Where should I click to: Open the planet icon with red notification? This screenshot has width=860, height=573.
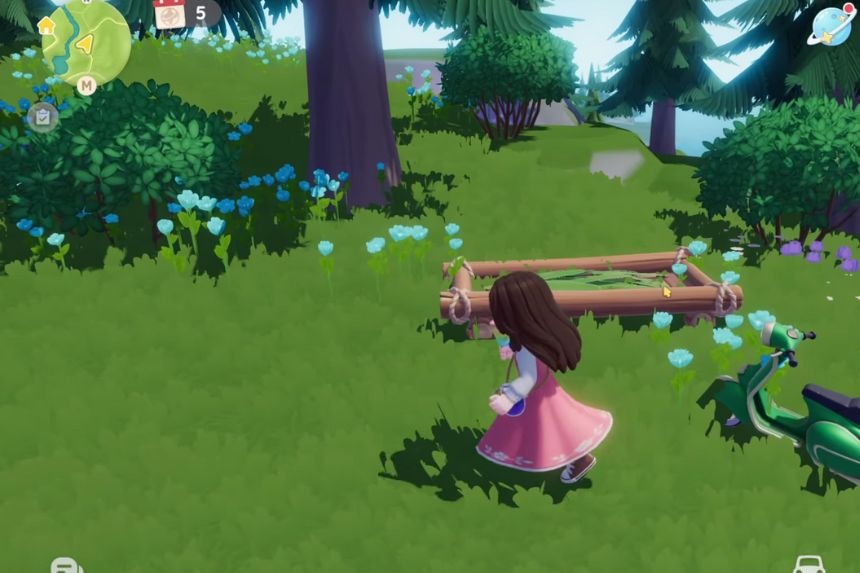[x=829, y=26]
